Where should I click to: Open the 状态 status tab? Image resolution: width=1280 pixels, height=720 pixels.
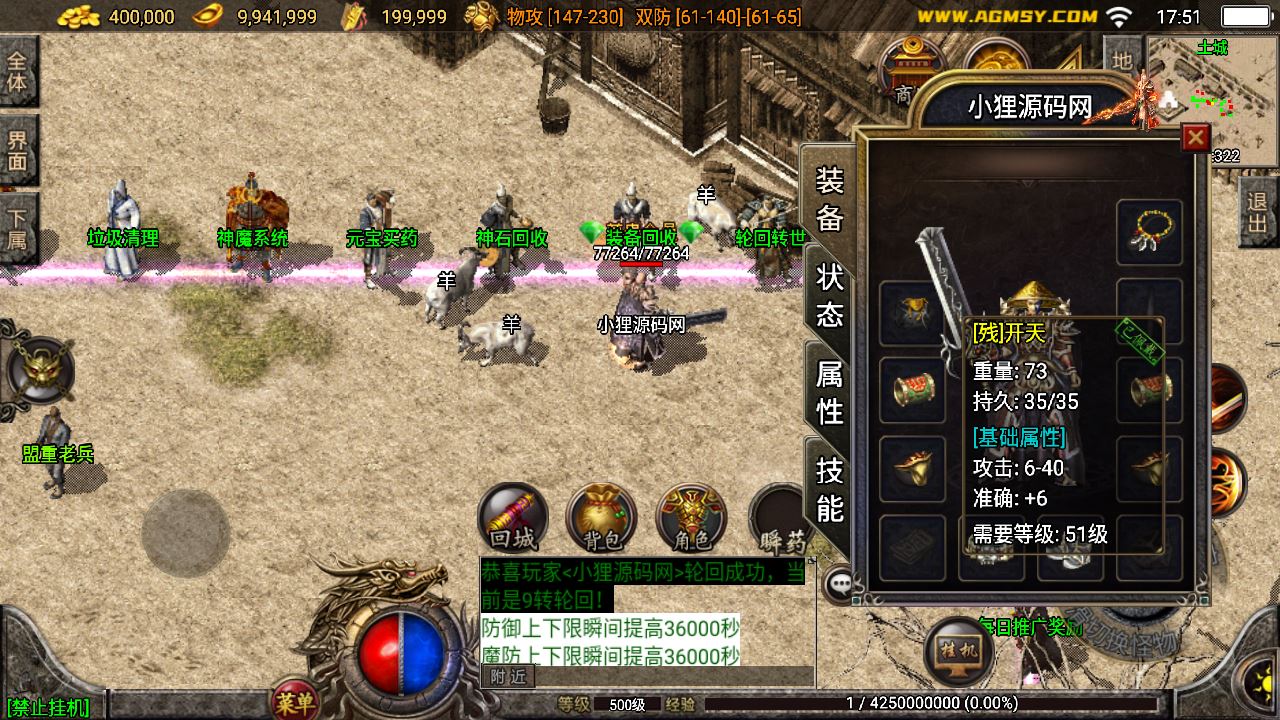(830, 295)
